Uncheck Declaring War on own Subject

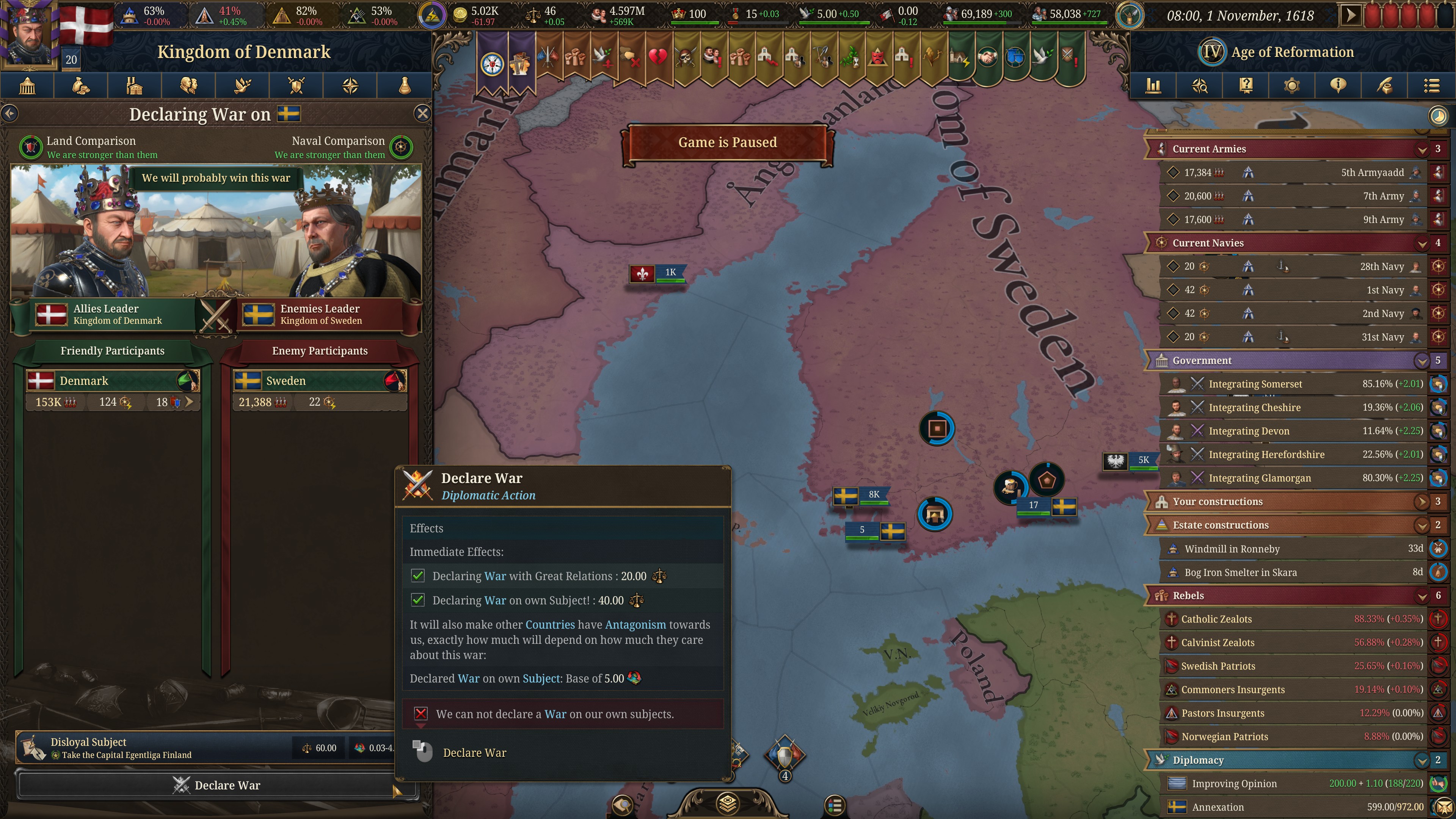click(x=418, y=600)
